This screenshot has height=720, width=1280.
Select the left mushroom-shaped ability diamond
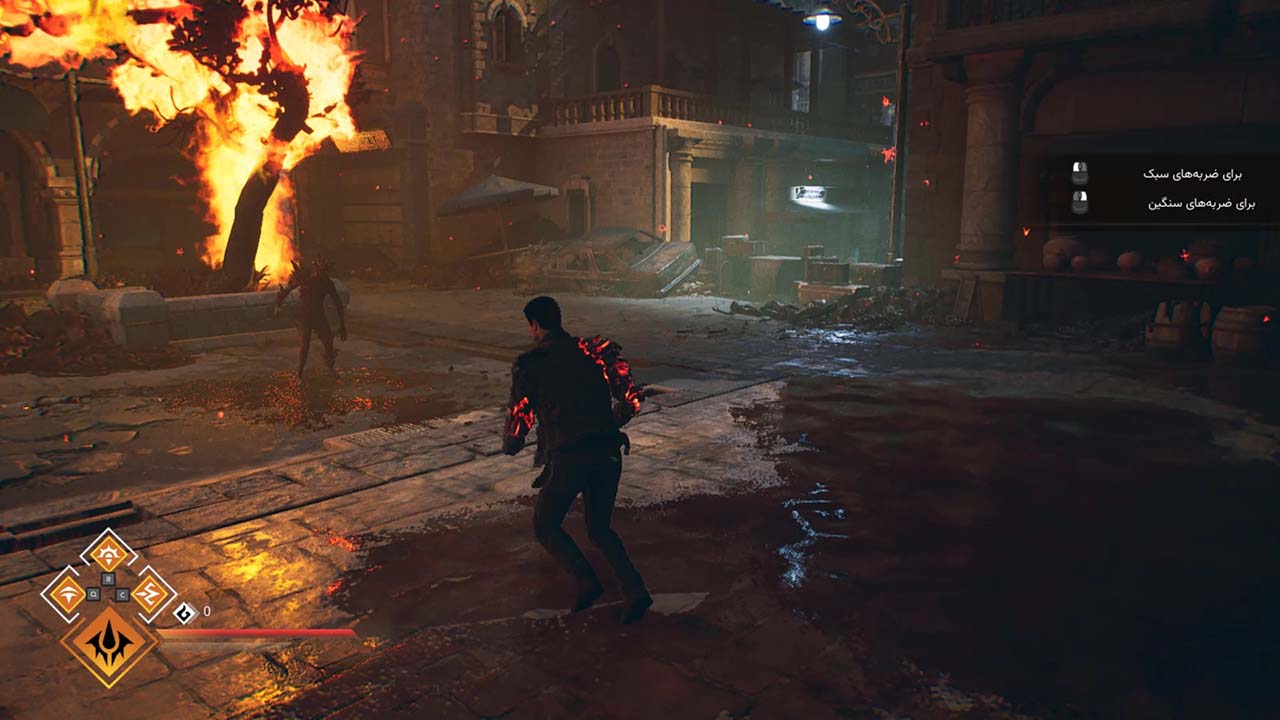coord(68,594)
